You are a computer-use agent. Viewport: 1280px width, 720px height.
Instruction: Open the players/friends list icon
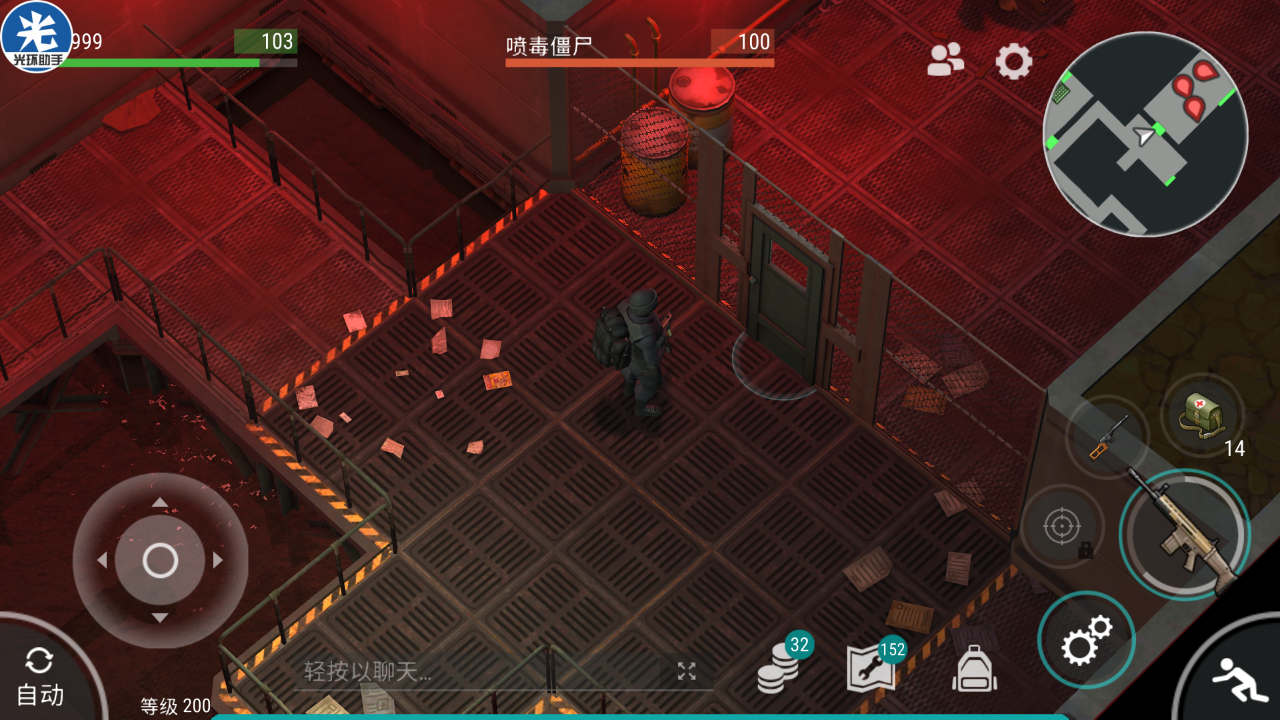[x=945, y=61]
